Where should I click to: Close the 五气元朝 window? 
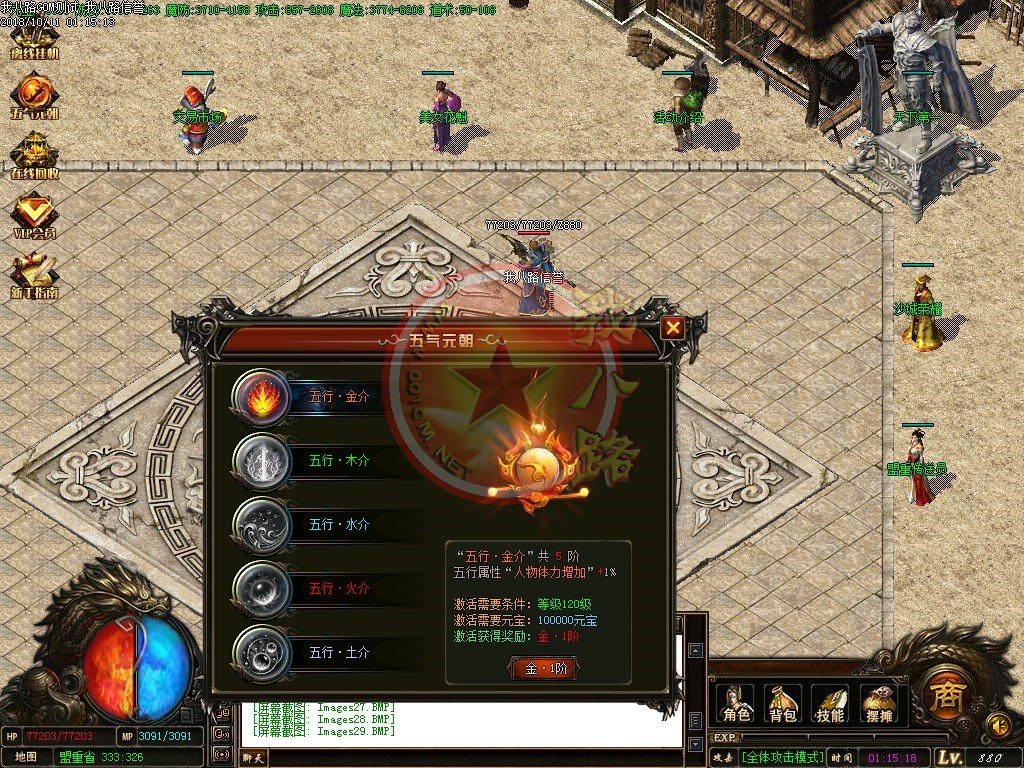pos(673,327)
